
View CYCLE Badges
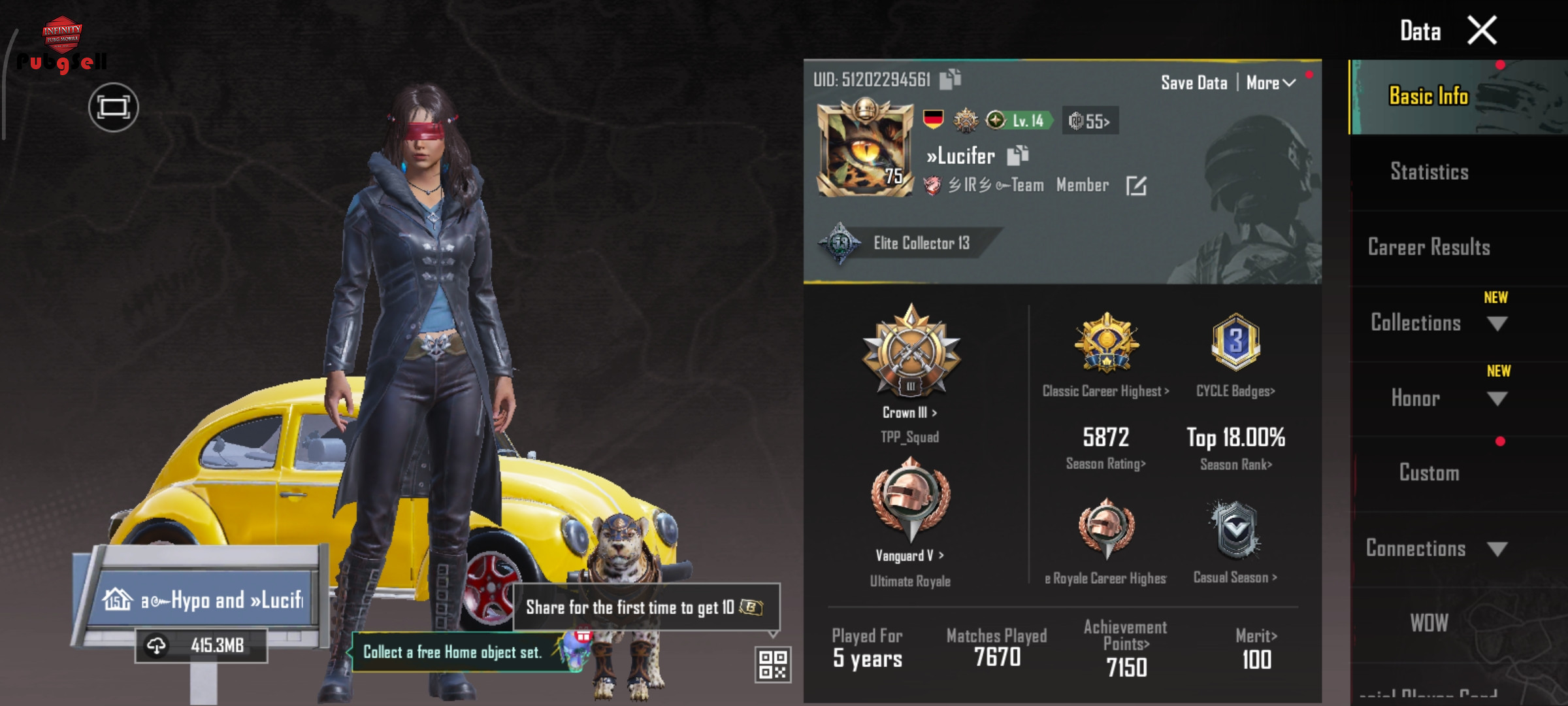click(x=1235, y=391)
